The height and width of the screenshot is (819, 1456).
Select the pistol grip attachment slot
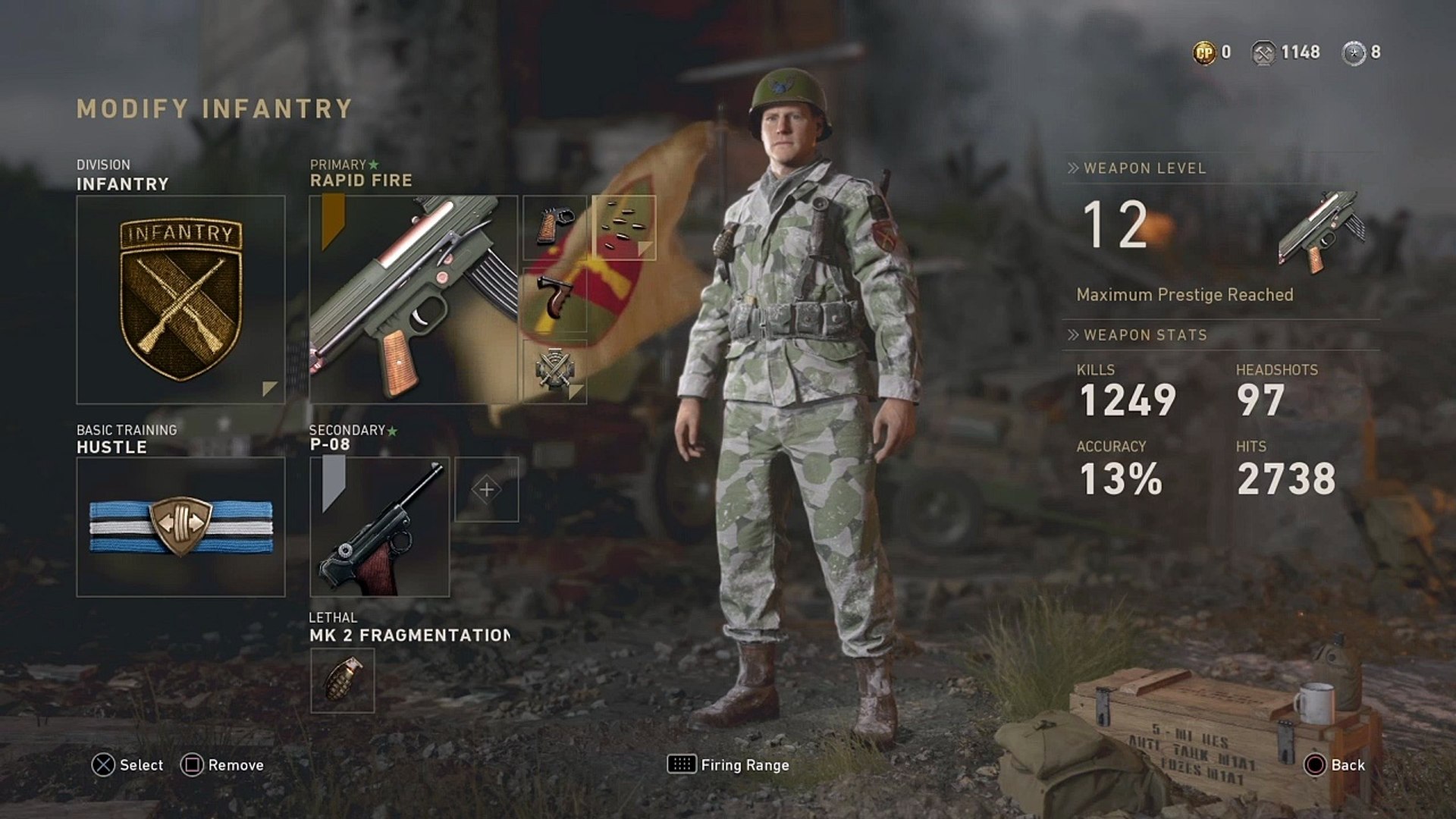[554, 227]
